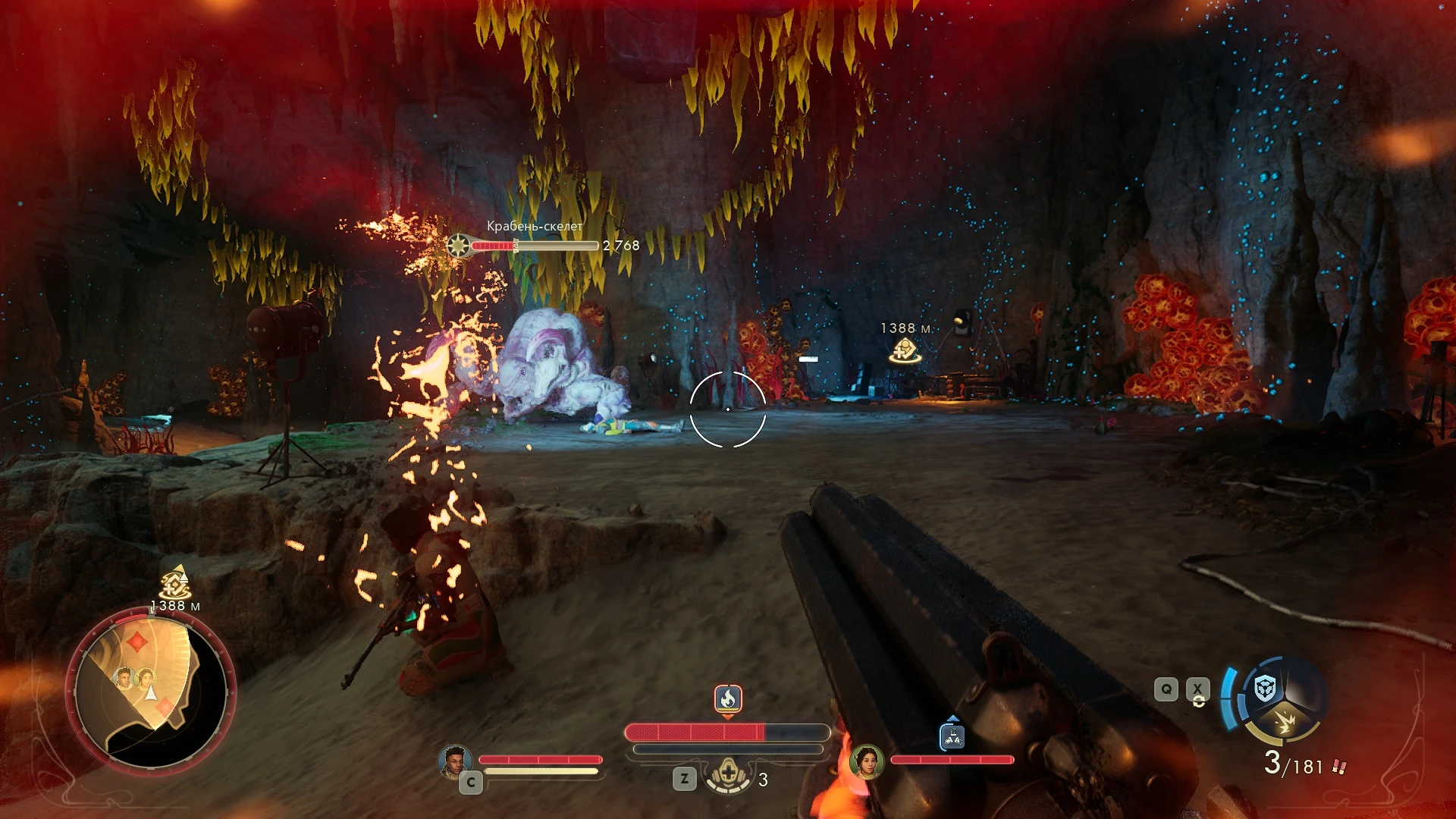The height and width of the screenshot is (819, 1456).
Task: Click the burning status effect icon
Action: pos(727,698)
